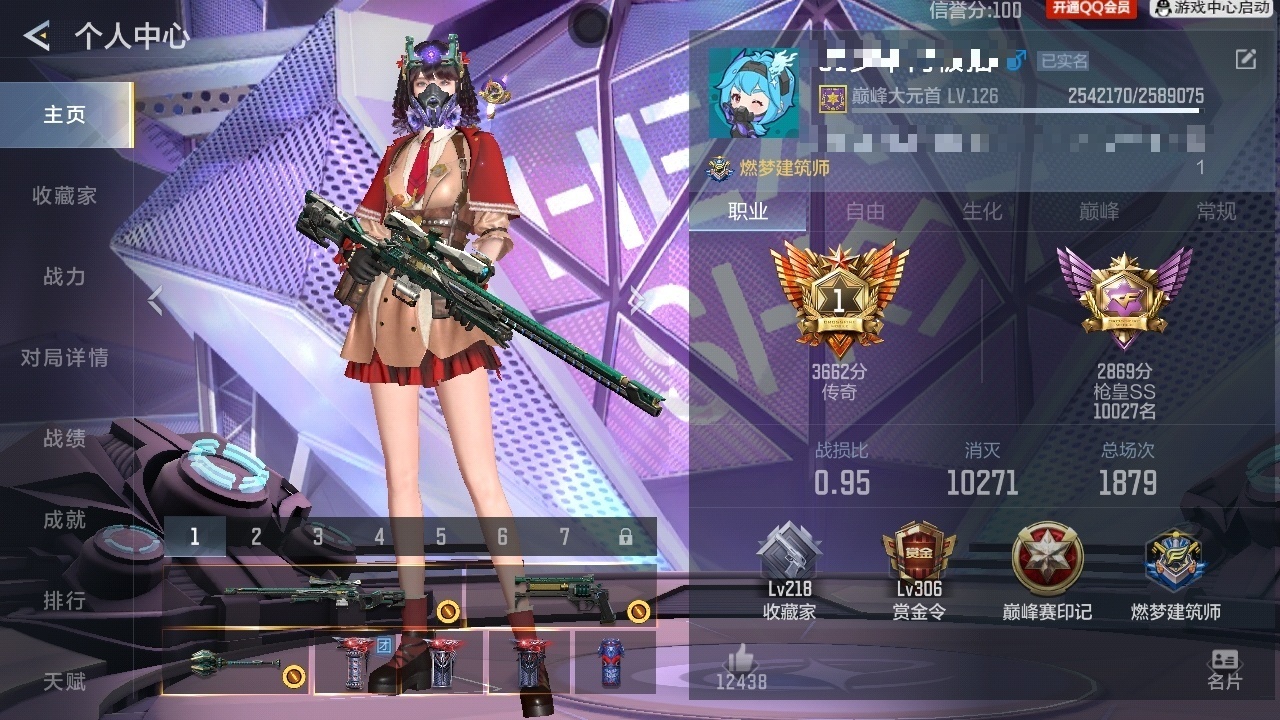Open the 名片 card button
Image resolution: width=1280 pixels, height=720 pixels.
point(1224,670)
